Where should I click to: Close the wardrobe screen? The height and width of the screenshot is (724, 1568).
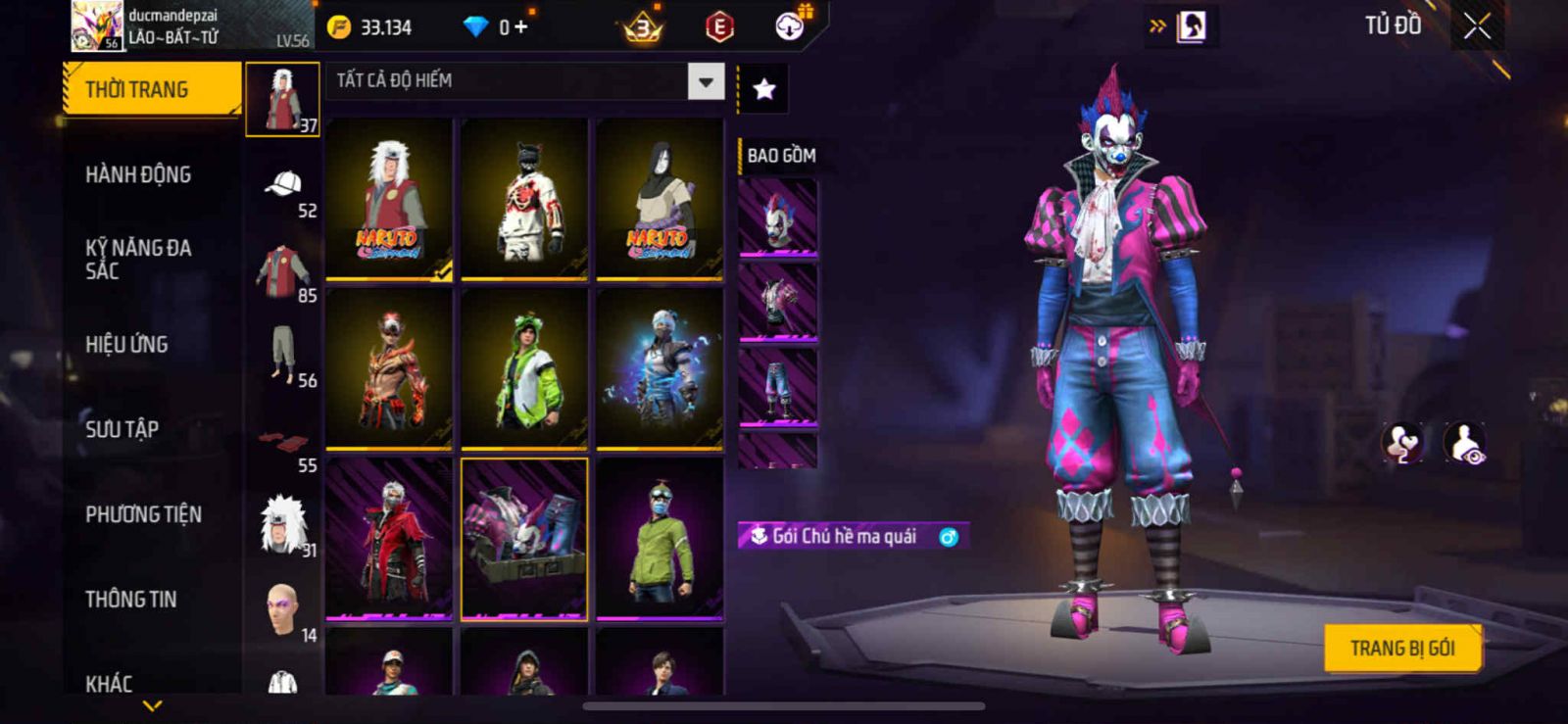[x=1477, y=26]
